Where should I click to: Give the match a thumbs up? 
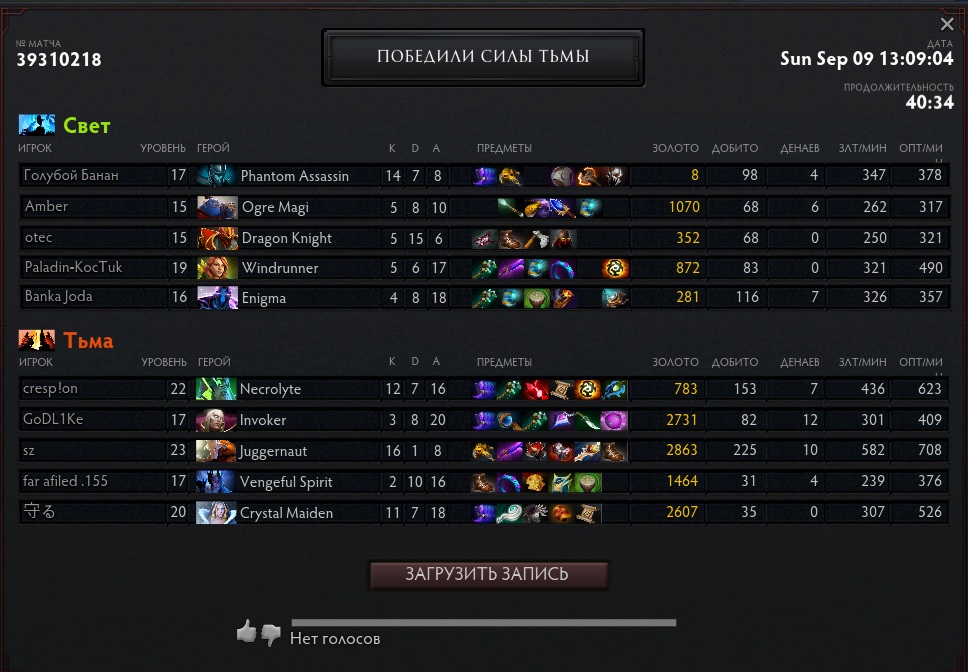tap(246, 631)
